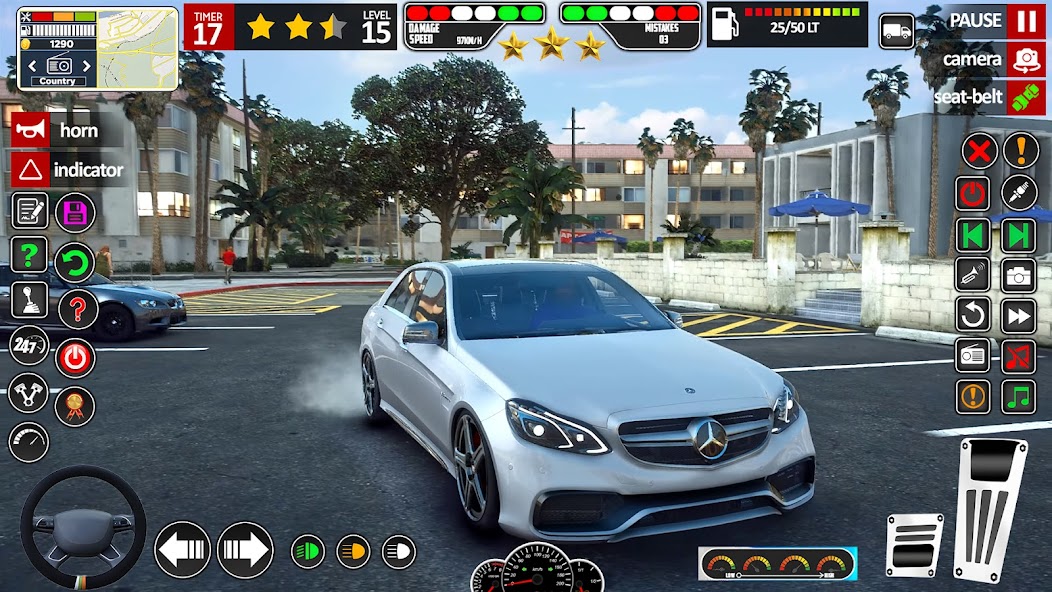Pause the game with the PAUSE button
This screenshot has height=592, width=1052.
pyautogui.click(x=1026, y=21)
